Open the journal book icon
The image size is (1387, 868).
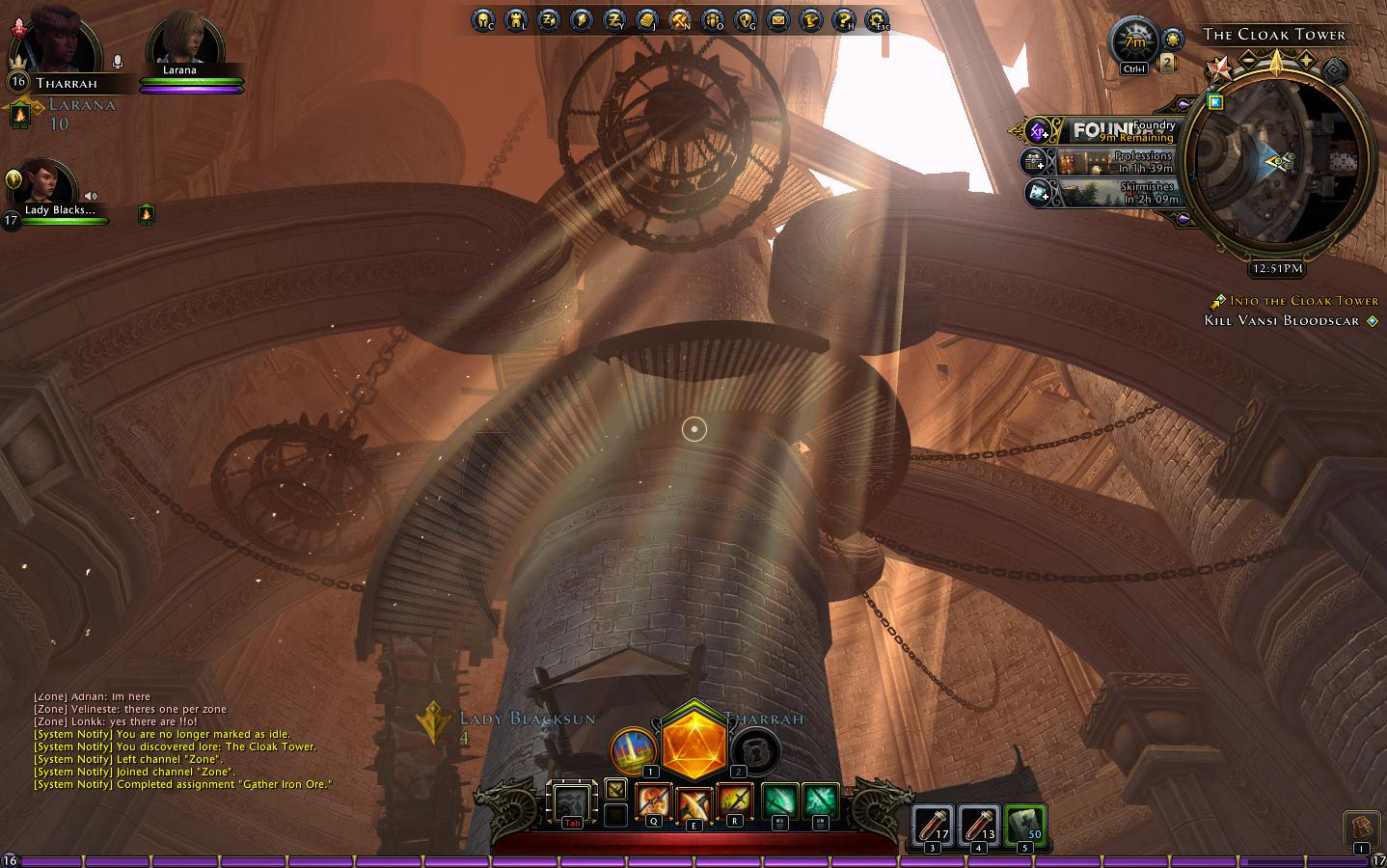(646, 19)
